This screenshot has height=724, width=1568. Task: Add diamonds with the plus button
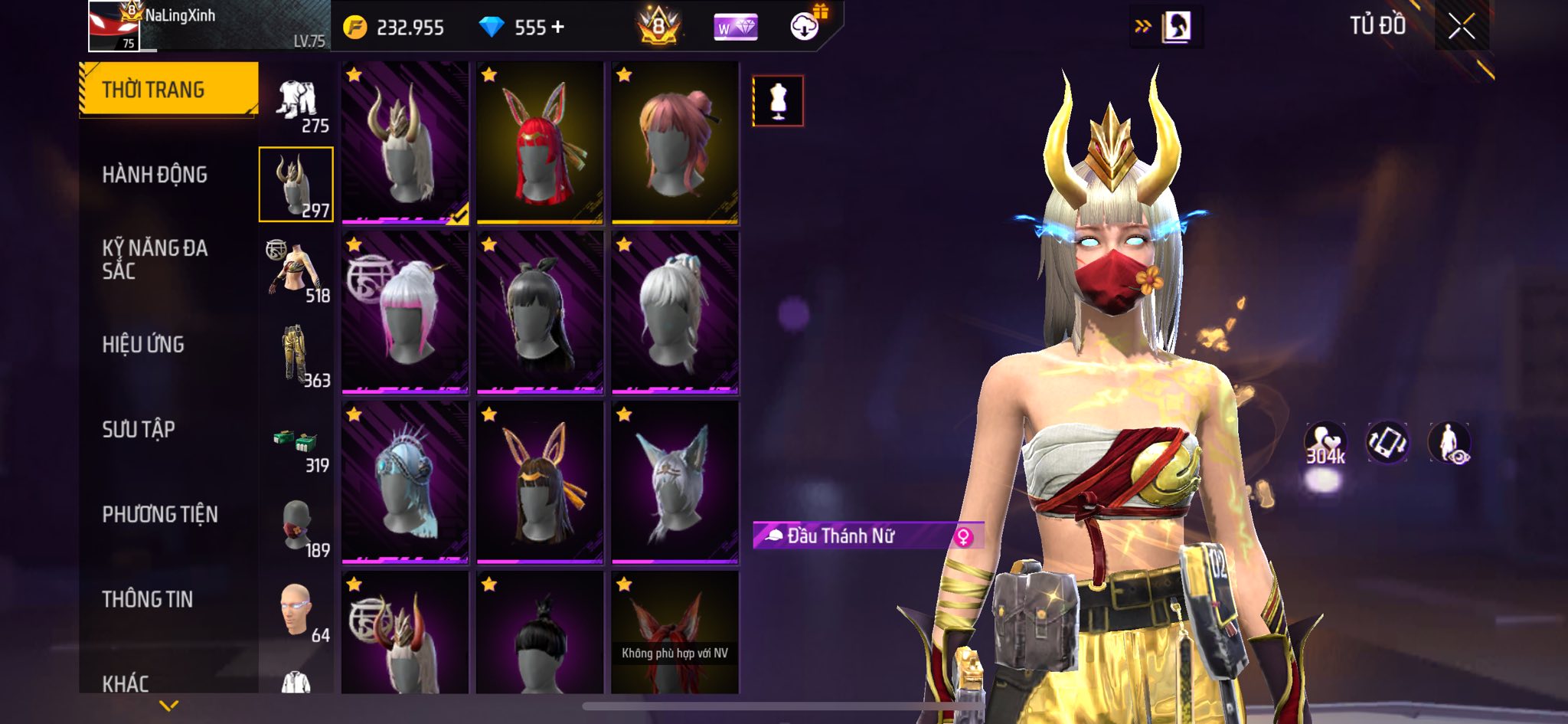coord(557,28)
